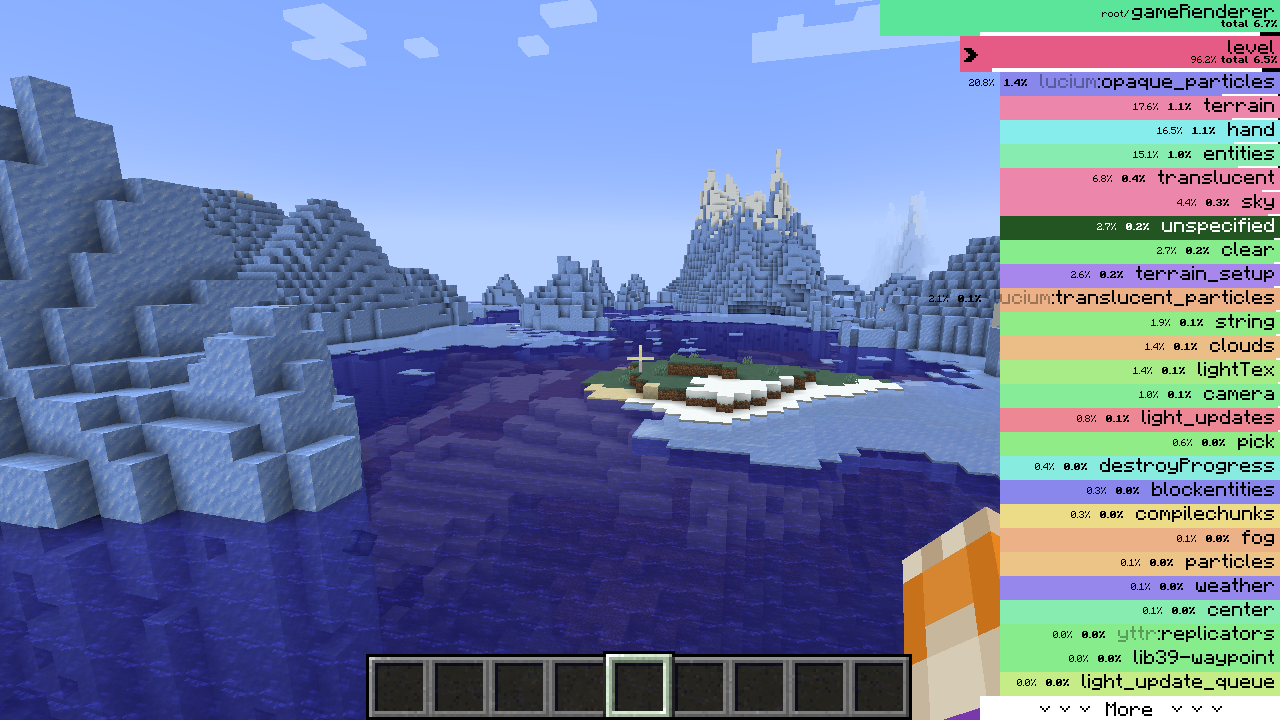
Task: Select the "terrain" profiler entry
Action: tap(1140, 106)
